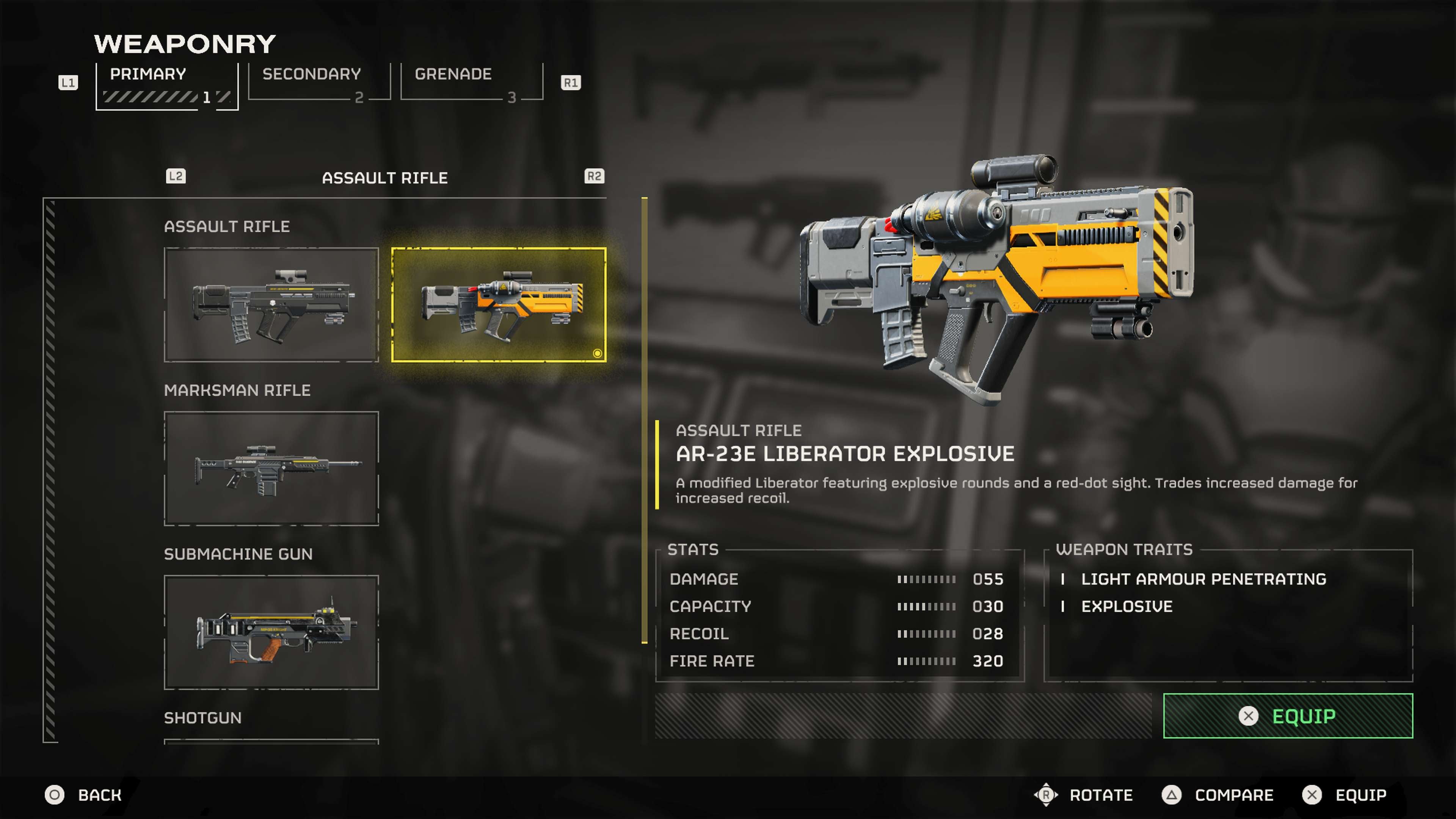Viewport: 1456px width, 819px height.
Task: Select the Grenade tab
Action: click(471, 83)
